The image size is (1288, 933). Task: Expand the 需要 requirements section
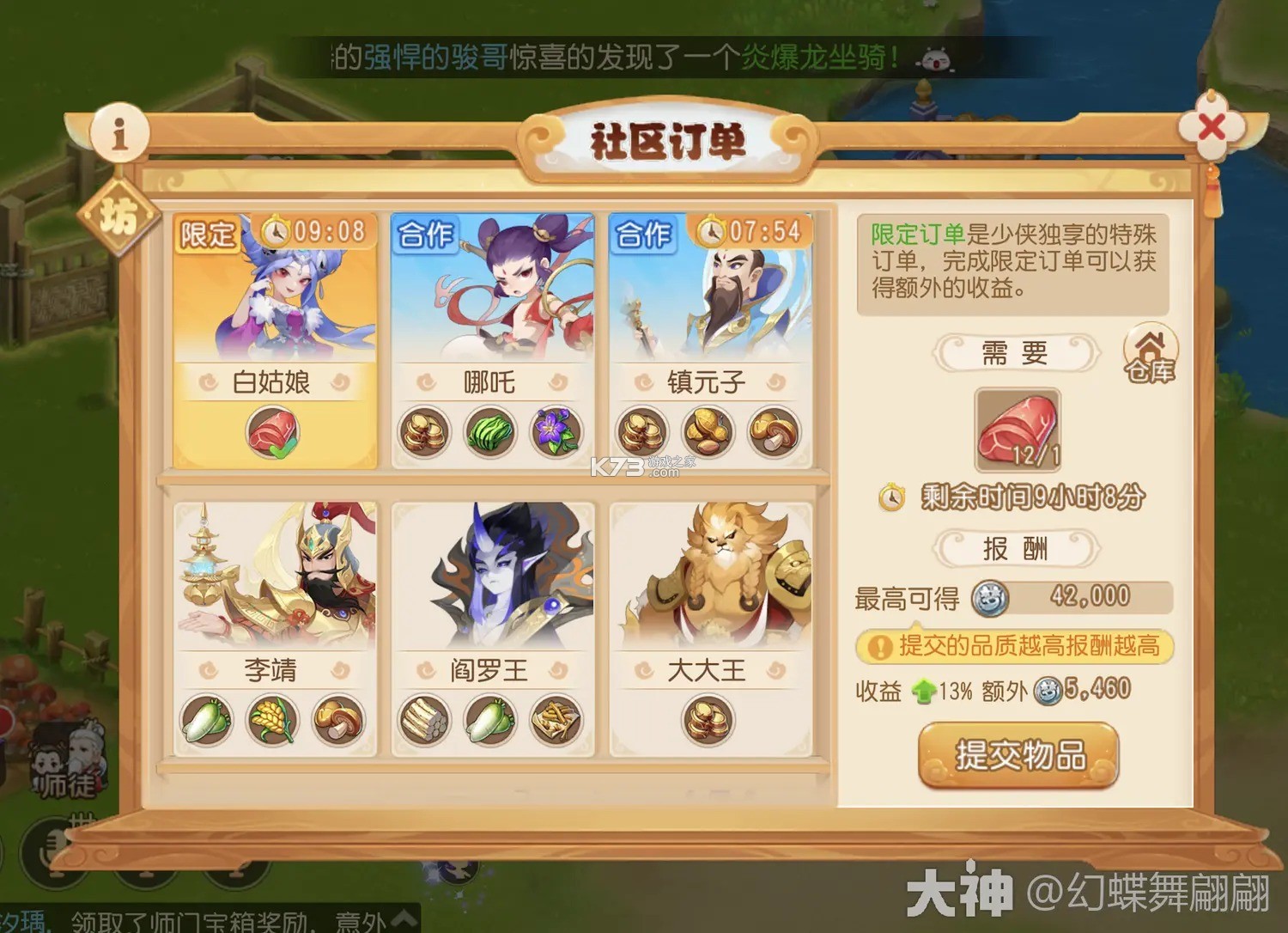1018,354
